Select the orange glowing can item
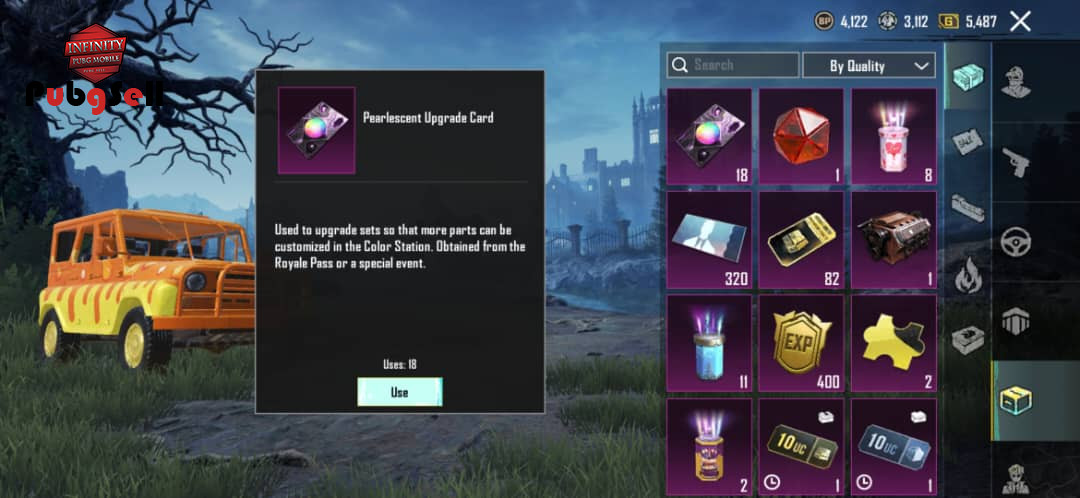 click(709, 445)
